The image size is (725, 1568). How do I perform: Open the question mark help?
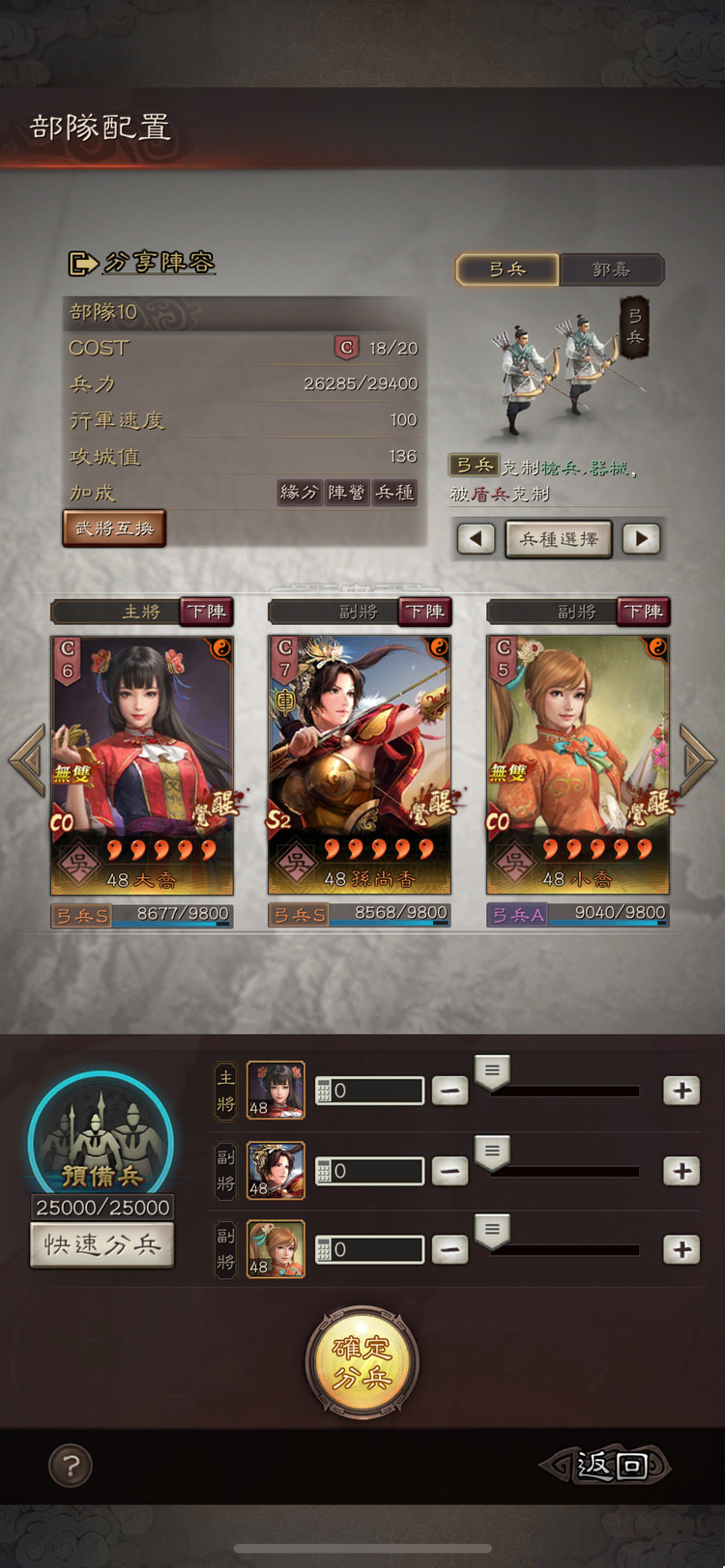click(x=71, y=1466)
